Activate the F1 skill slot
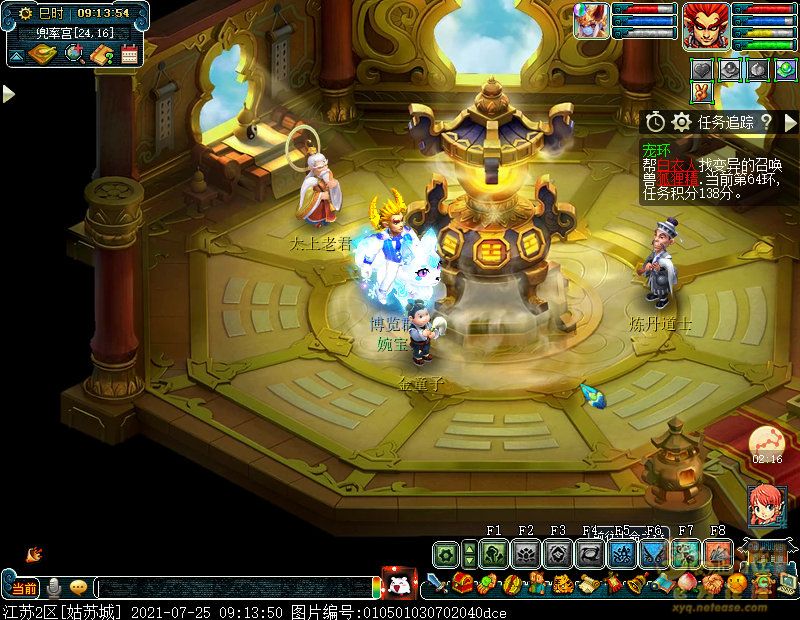This screenshot has width=800, height=620. click(x=492, y=553)
